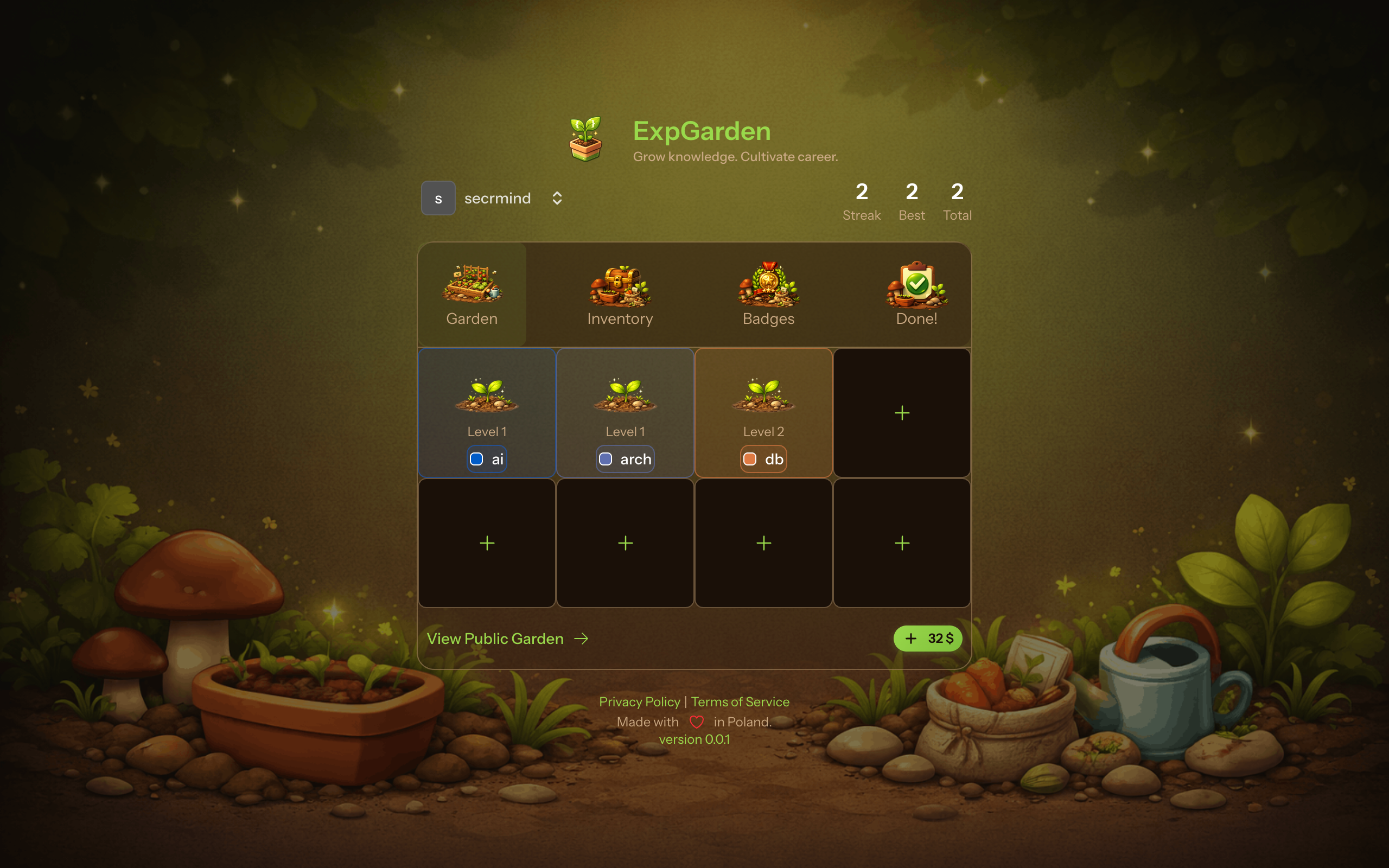
Task: Switch to the Inventory tab
Action: click(x=620, y=296)
